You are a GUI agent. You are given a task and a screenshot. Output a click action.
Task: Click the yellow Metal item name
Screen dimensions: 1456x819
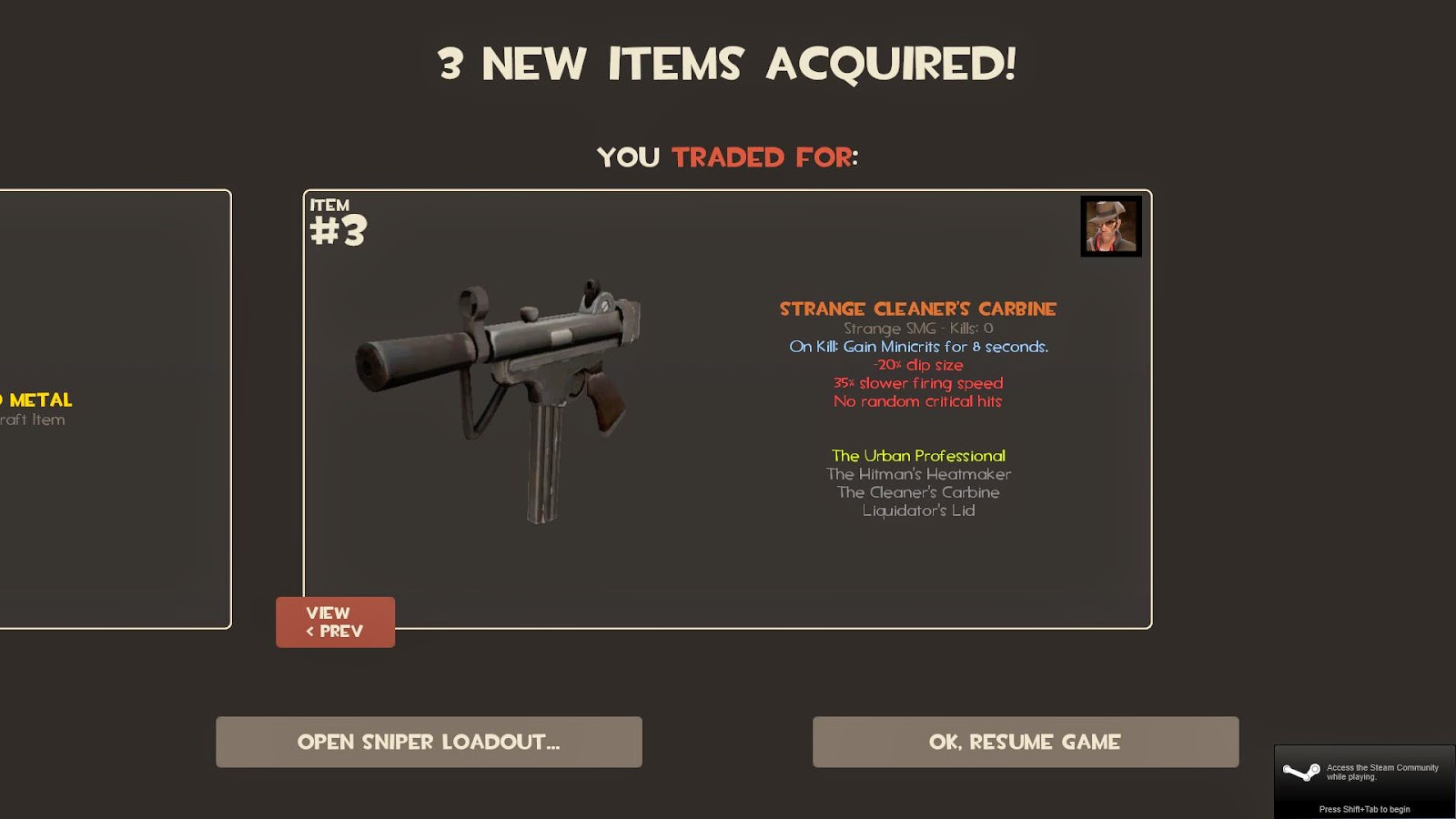point(36,399)
